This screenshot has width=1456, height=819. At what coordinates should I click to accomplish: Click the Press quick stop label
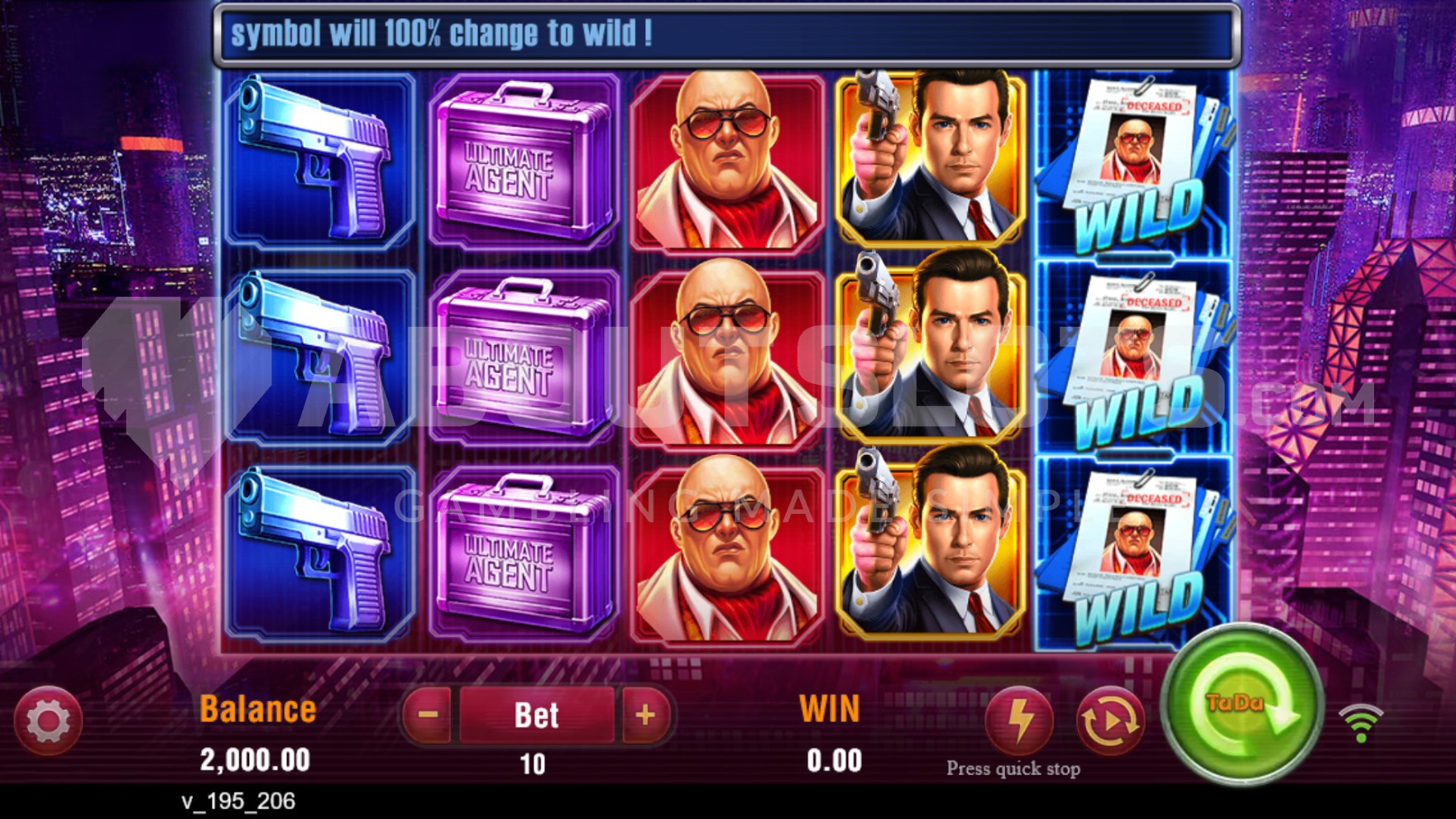coord(1013,769)
